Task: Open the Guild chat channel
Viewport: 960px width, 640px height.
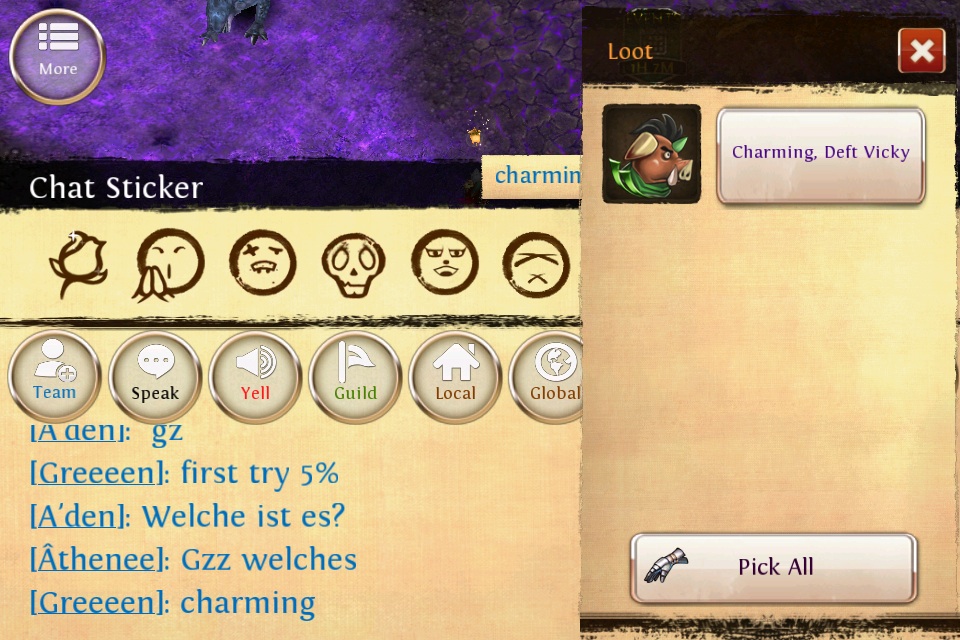Action: point(355,377)
